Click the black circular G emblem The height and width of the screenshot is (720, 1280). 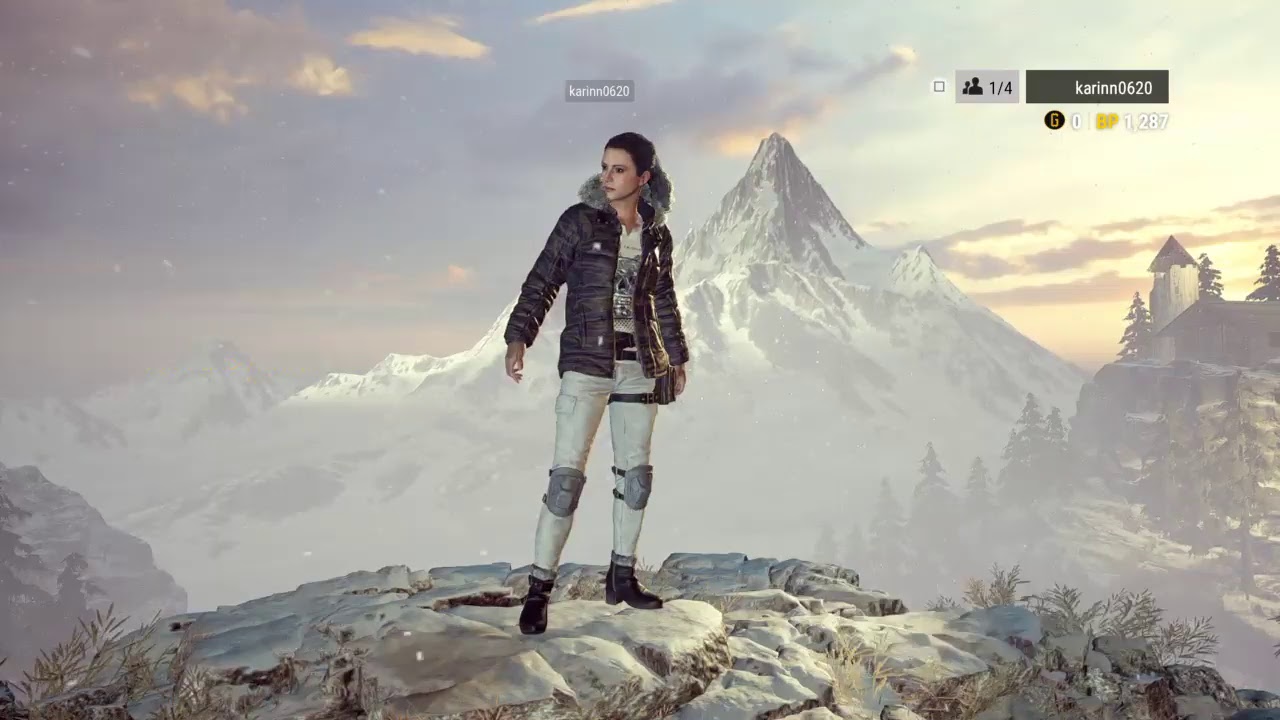click(x=1055, y=120)
